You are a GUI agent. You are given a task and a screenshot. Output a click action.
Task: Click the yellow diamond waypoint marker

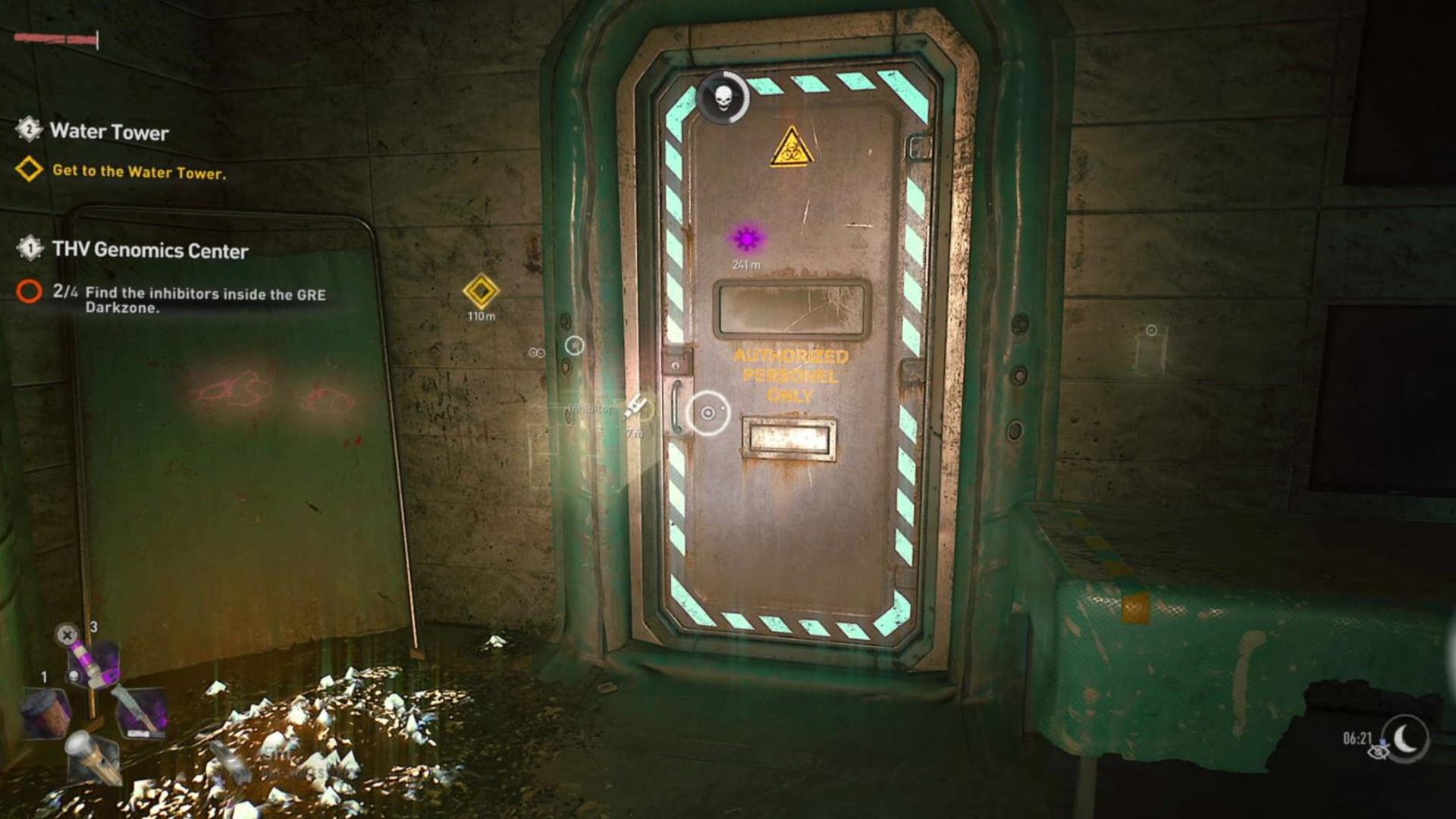click(x=481, y=291)
